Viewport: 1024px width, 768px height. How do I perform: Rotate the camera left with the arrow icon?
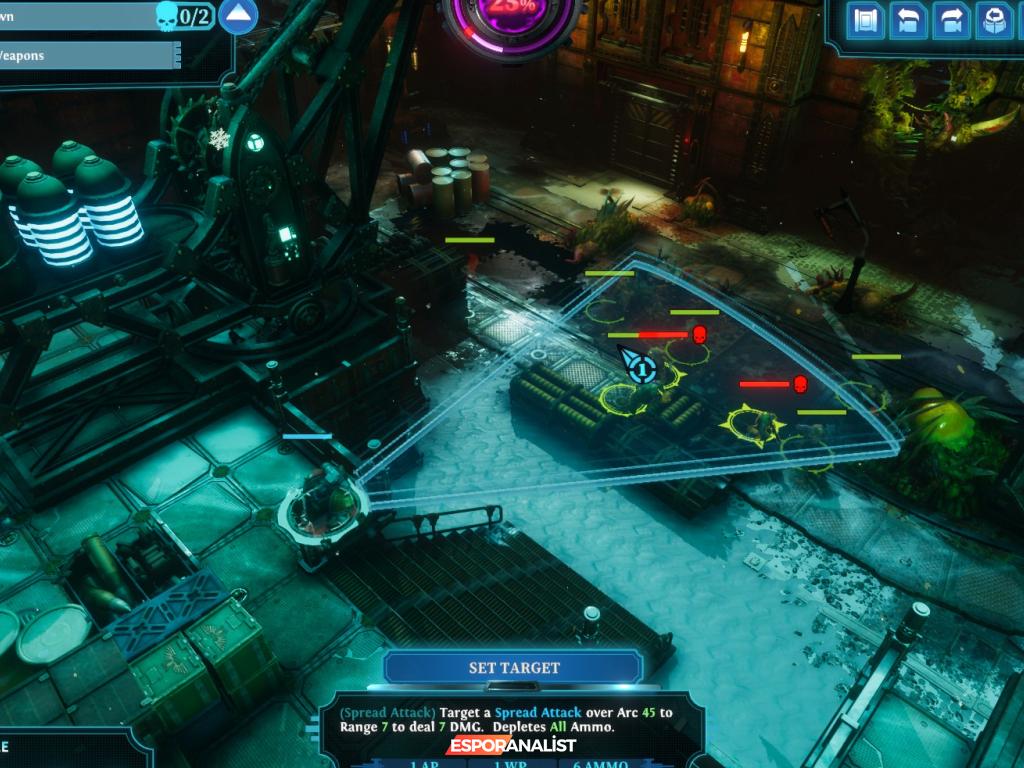[909, 21]
